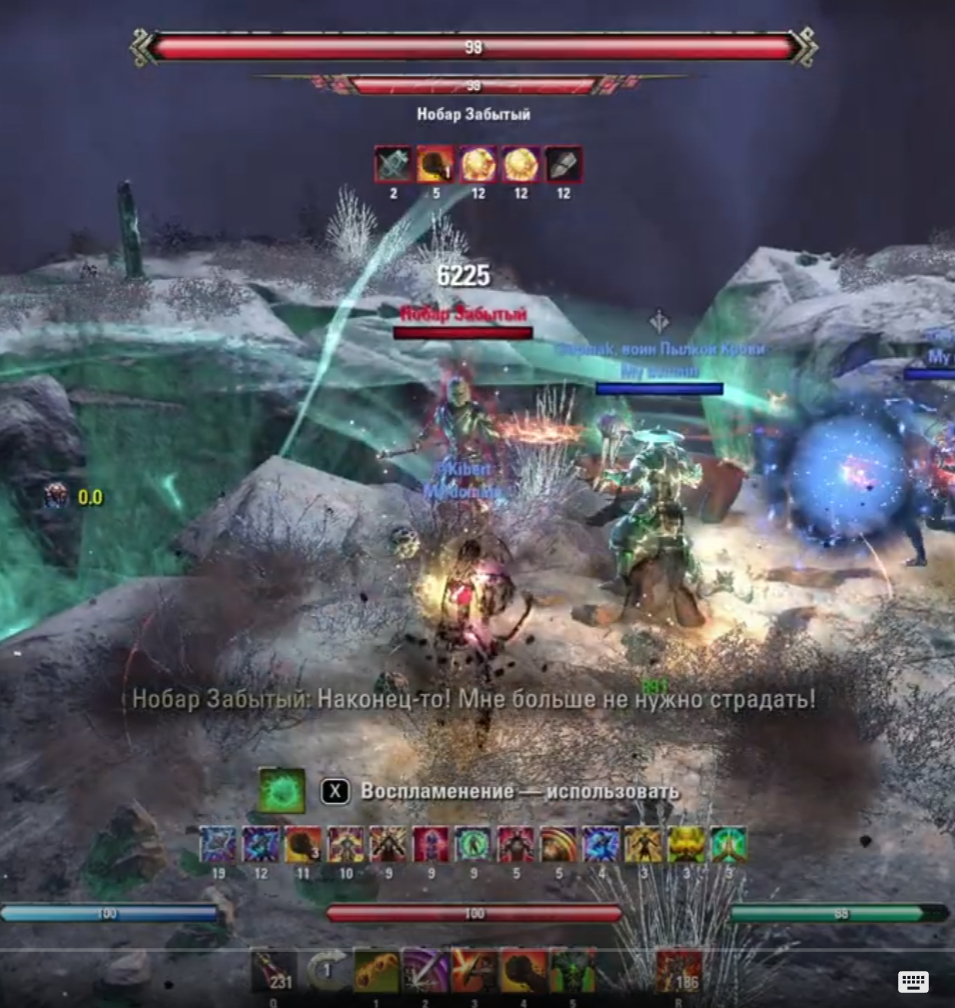Open the on-screen keyboard overlay button

pos(913,981)
